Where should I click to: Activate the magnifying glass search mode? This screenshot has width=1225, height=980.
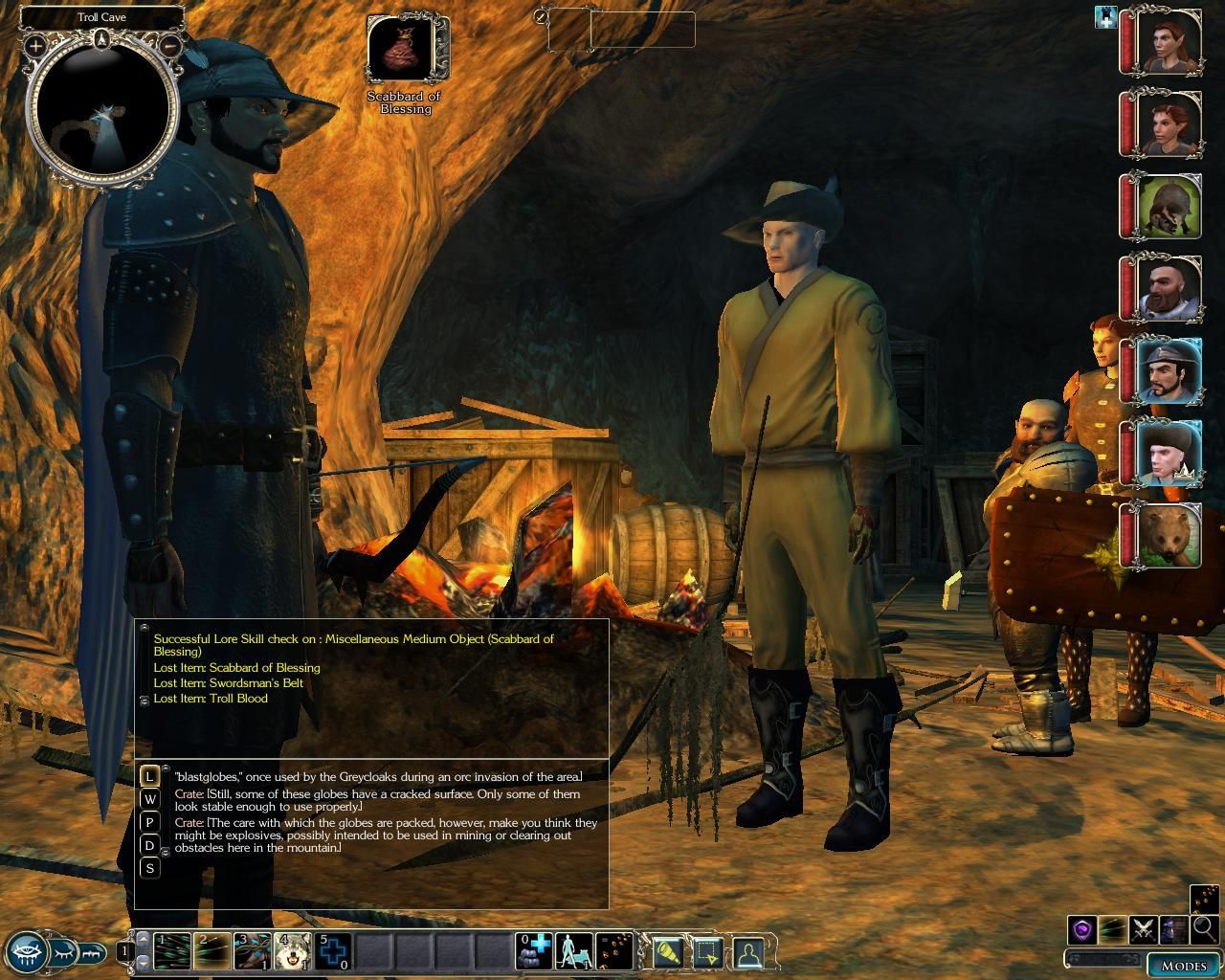coord(1204,928)
